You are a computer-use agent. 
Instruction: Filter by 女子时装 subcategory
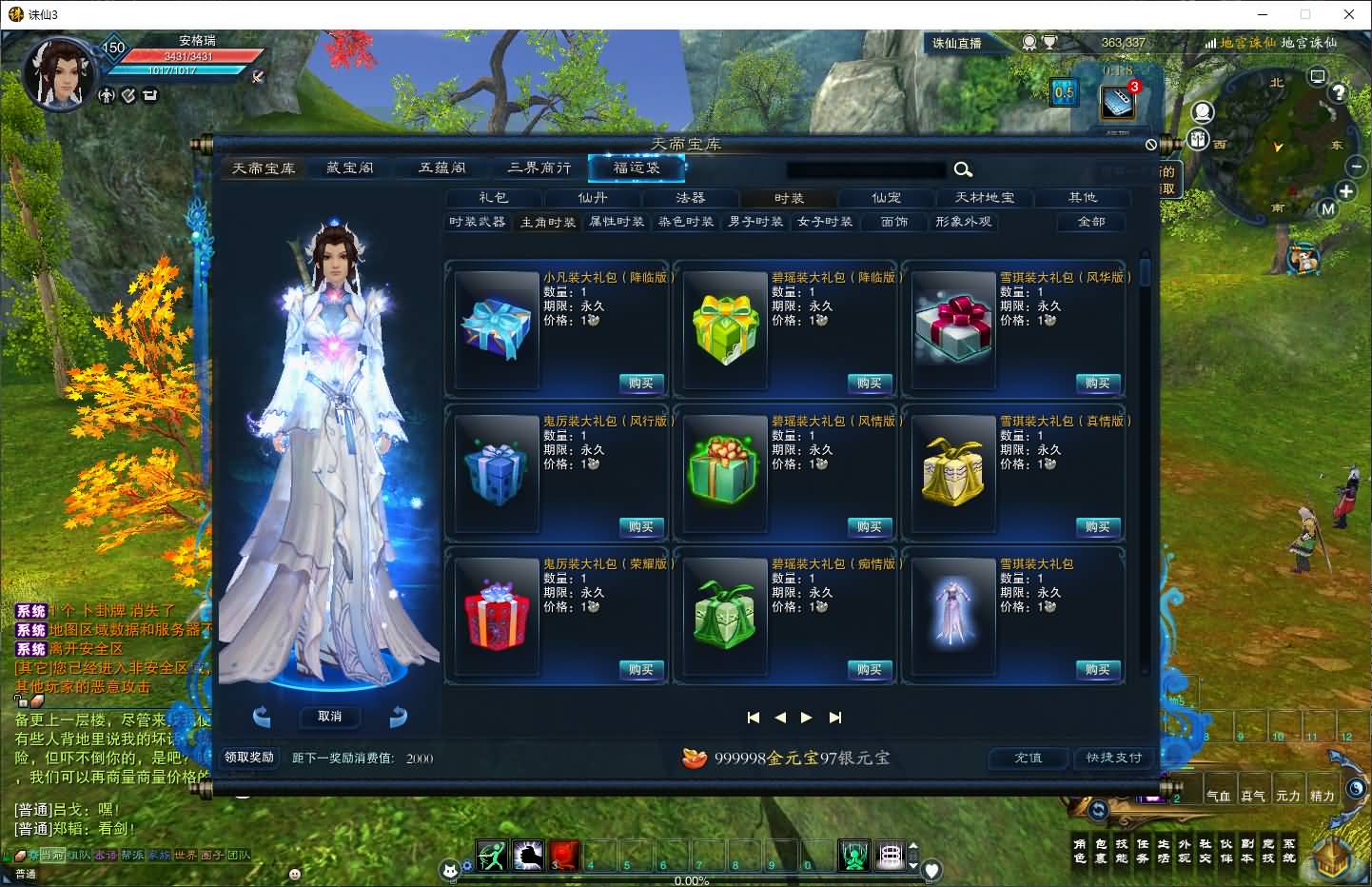pyautogui.click(x=825, y=222)
